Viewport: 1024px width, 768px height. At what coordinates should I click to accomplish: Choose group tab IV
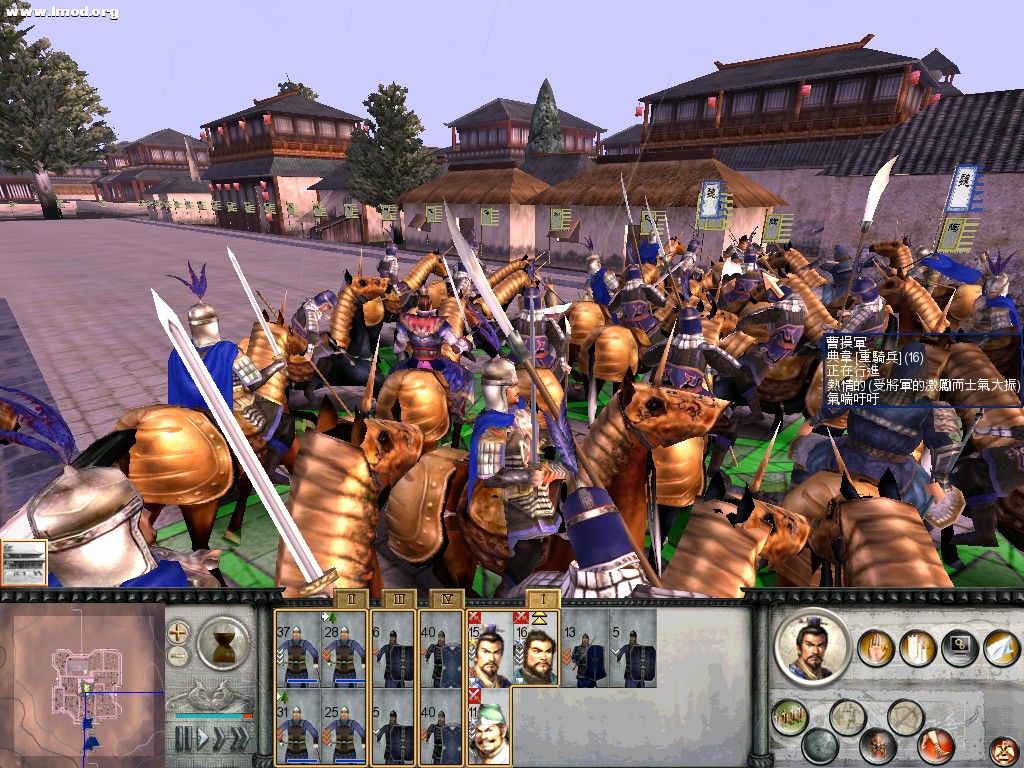pos(447,598)
